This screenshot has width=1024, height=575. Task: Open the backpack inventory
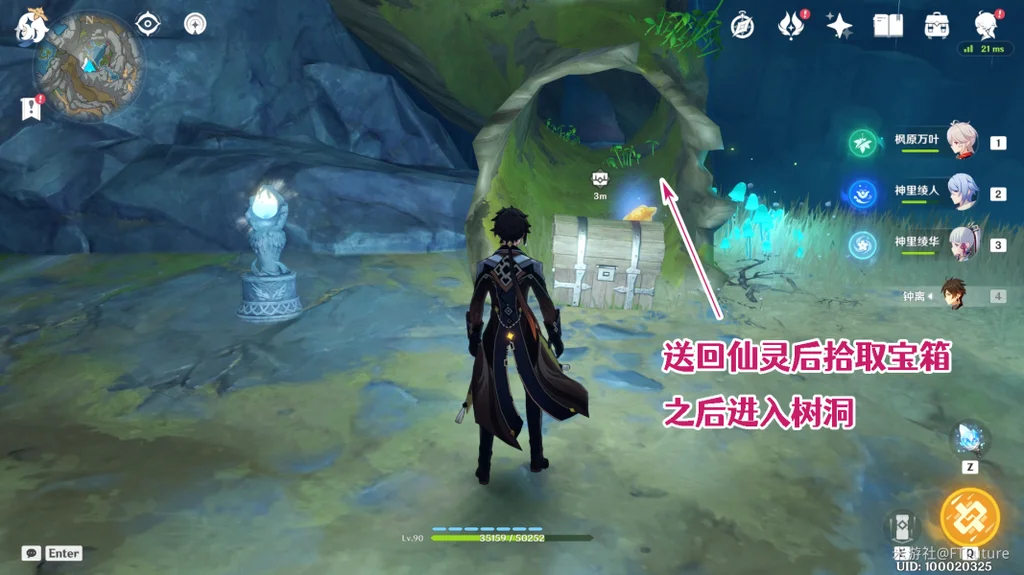coord(937,25)
